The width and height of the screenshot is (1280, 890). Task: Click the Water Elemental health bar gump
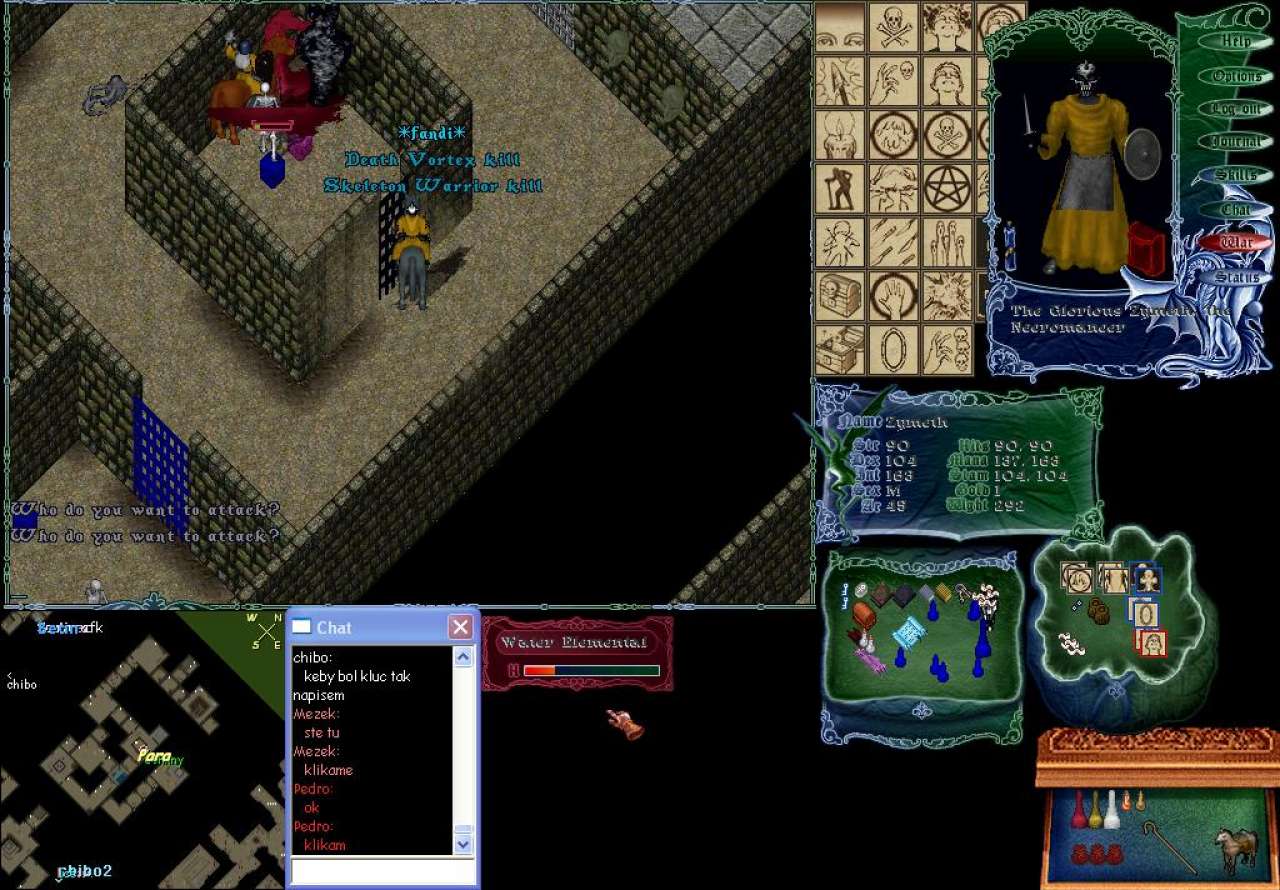coord(578,655)
